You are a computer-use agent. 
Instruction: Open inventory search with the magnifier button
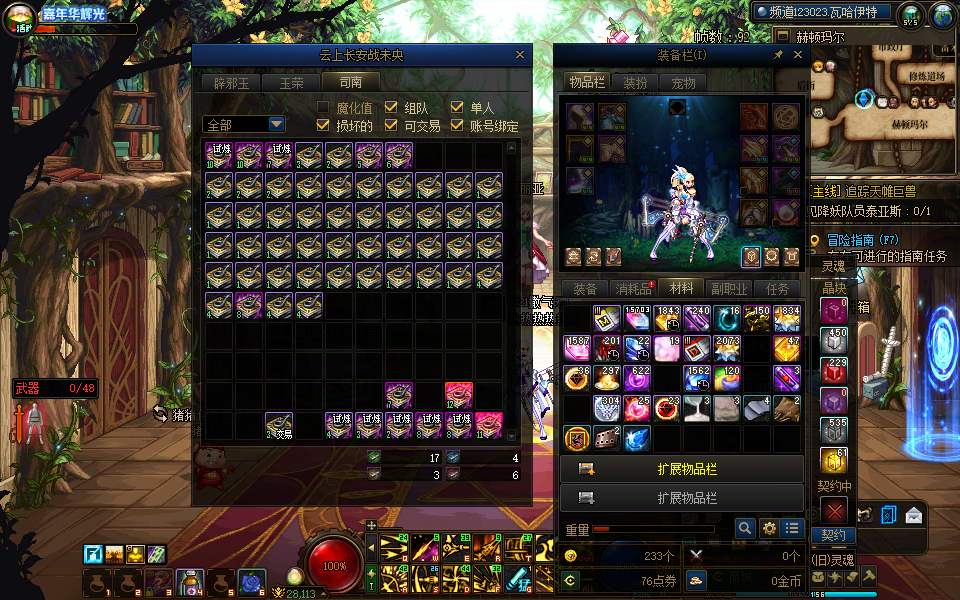coord(745,528)
